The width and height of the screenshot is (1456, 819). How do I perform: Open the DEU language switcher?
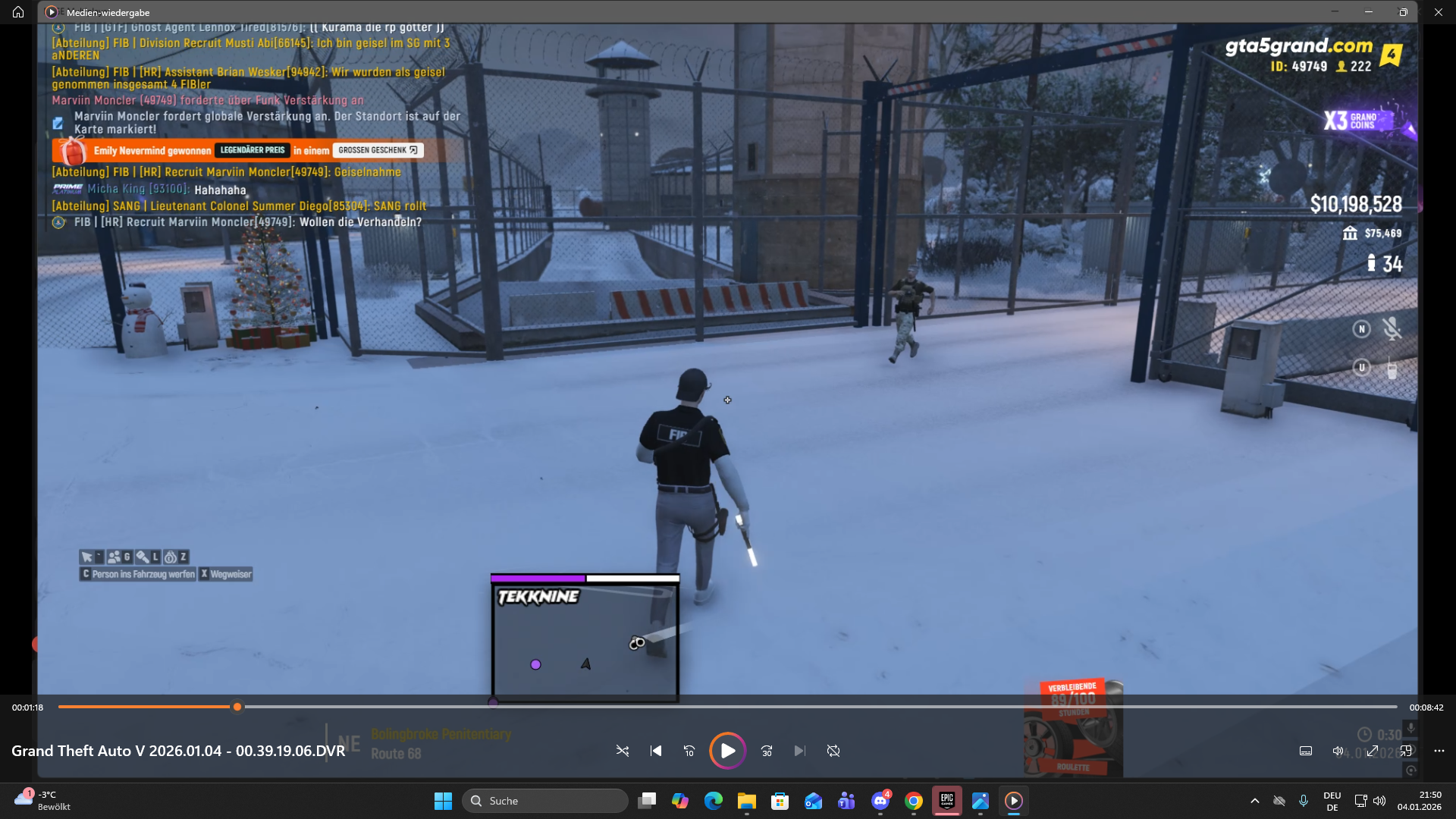(1333, 800)
